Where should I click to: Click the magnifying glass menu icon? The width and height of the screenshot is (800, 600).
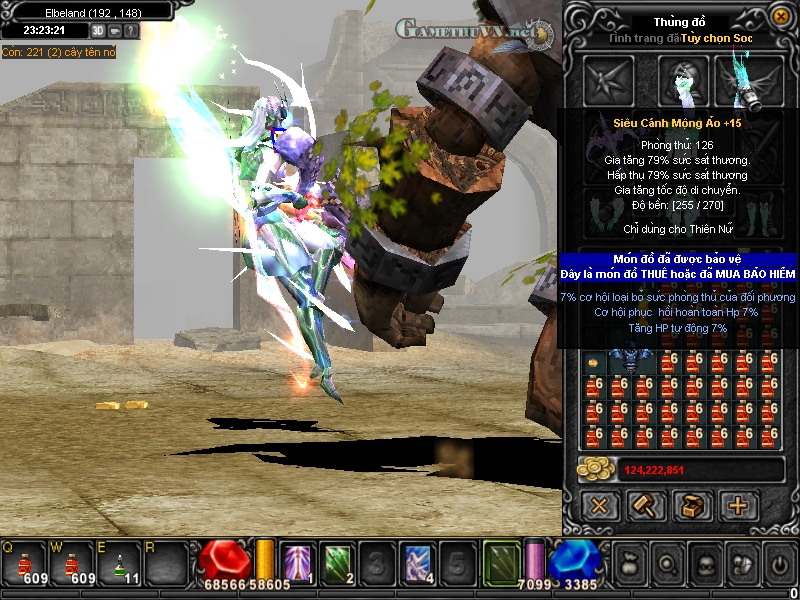(x=668, y=563)
